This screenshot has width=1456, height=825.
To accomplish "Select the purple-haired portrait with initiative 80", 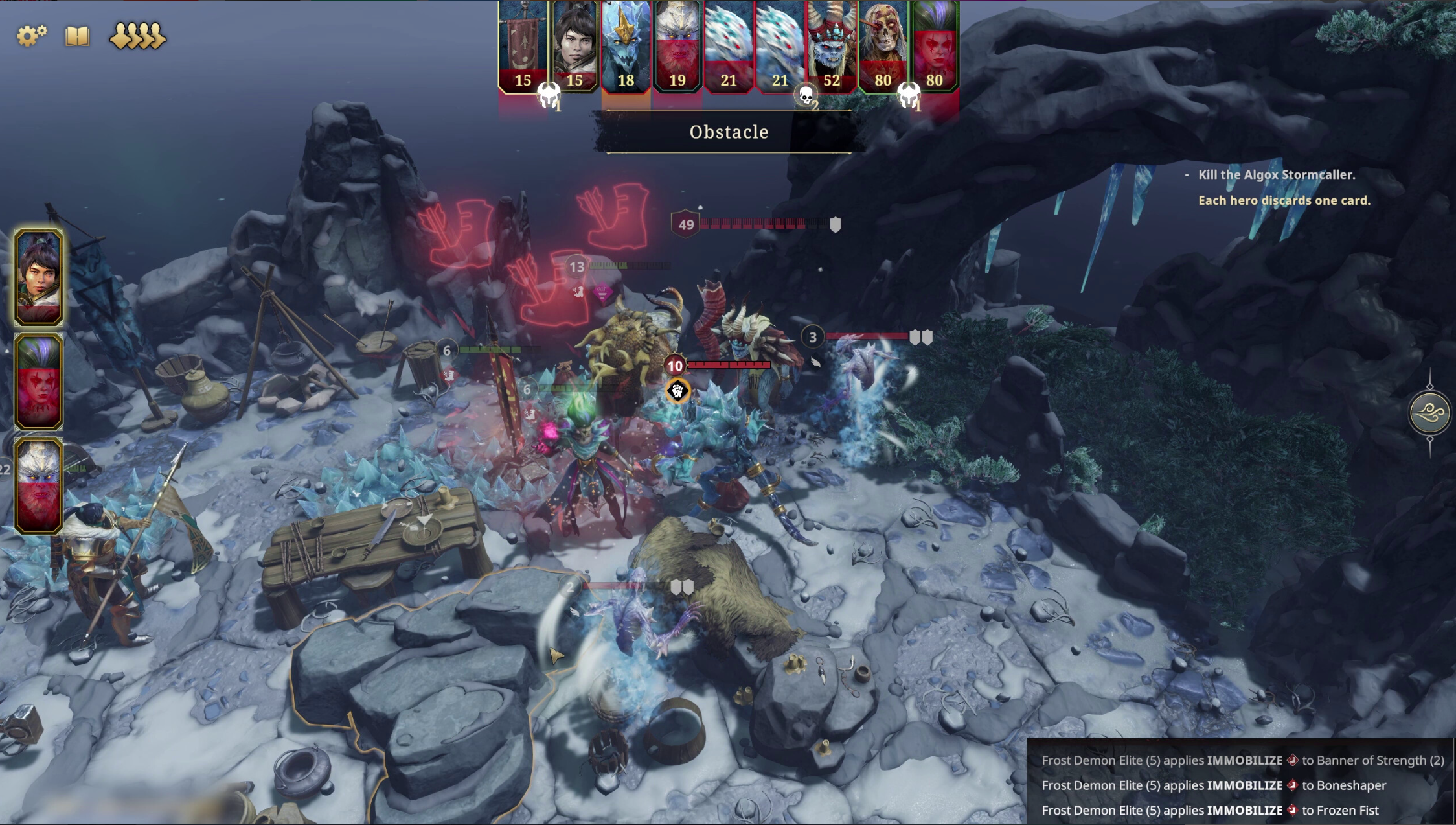I will click(x=935, y=47).
